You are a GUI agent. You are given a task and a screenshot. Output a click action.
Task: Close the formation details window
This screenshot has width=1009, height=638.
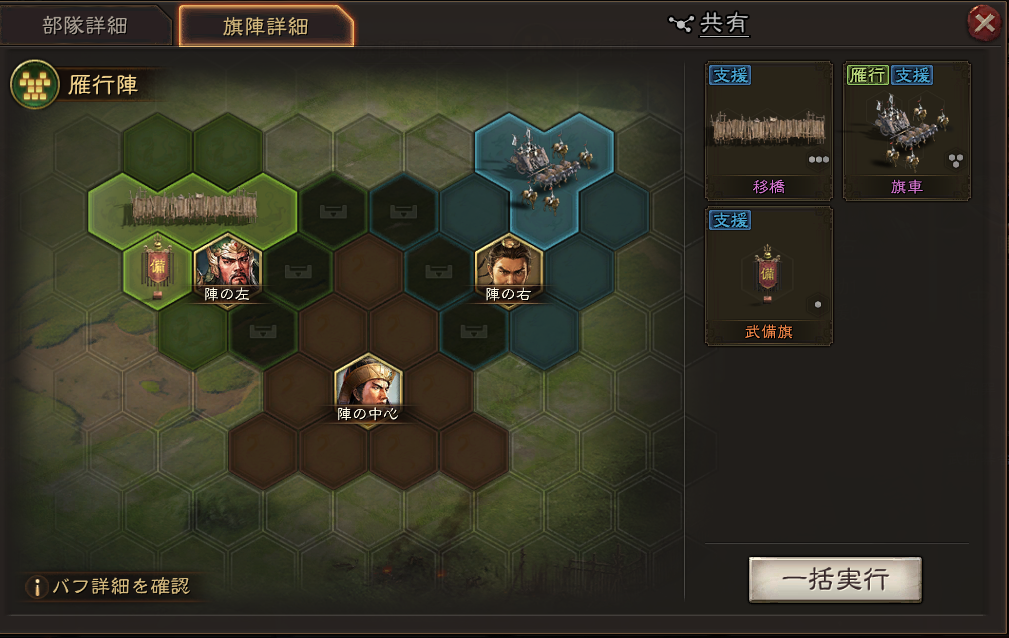click(x=984, y=24)
